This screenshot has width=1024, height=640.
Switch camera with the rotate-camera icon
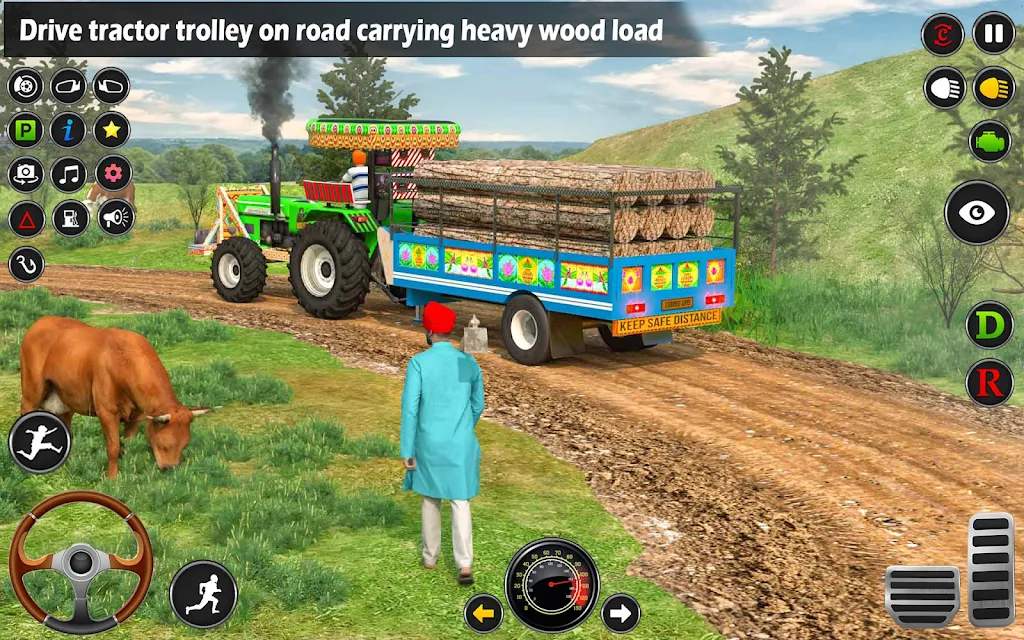(x=26, y=174)
